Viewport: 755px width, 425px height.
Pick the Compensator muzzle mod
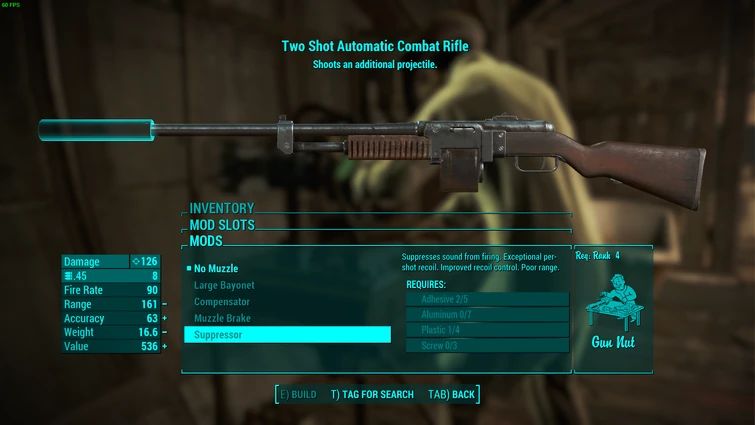[222, 302]
